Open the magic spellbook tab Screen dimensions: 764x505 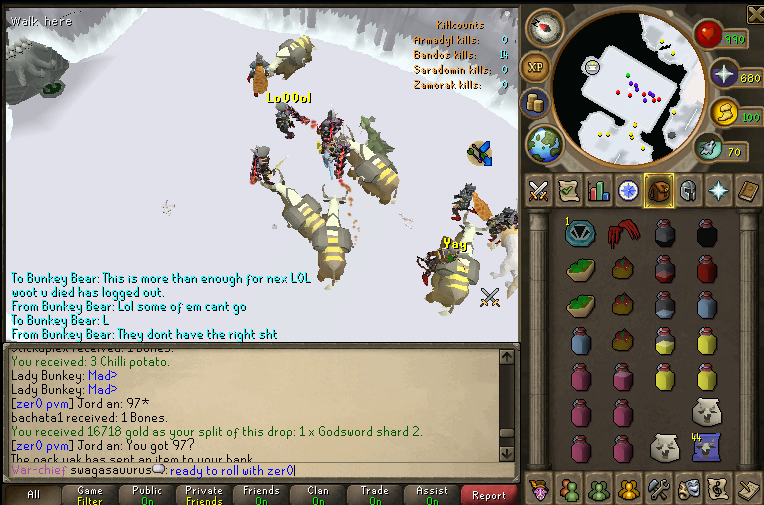click(x=747, y=190)
